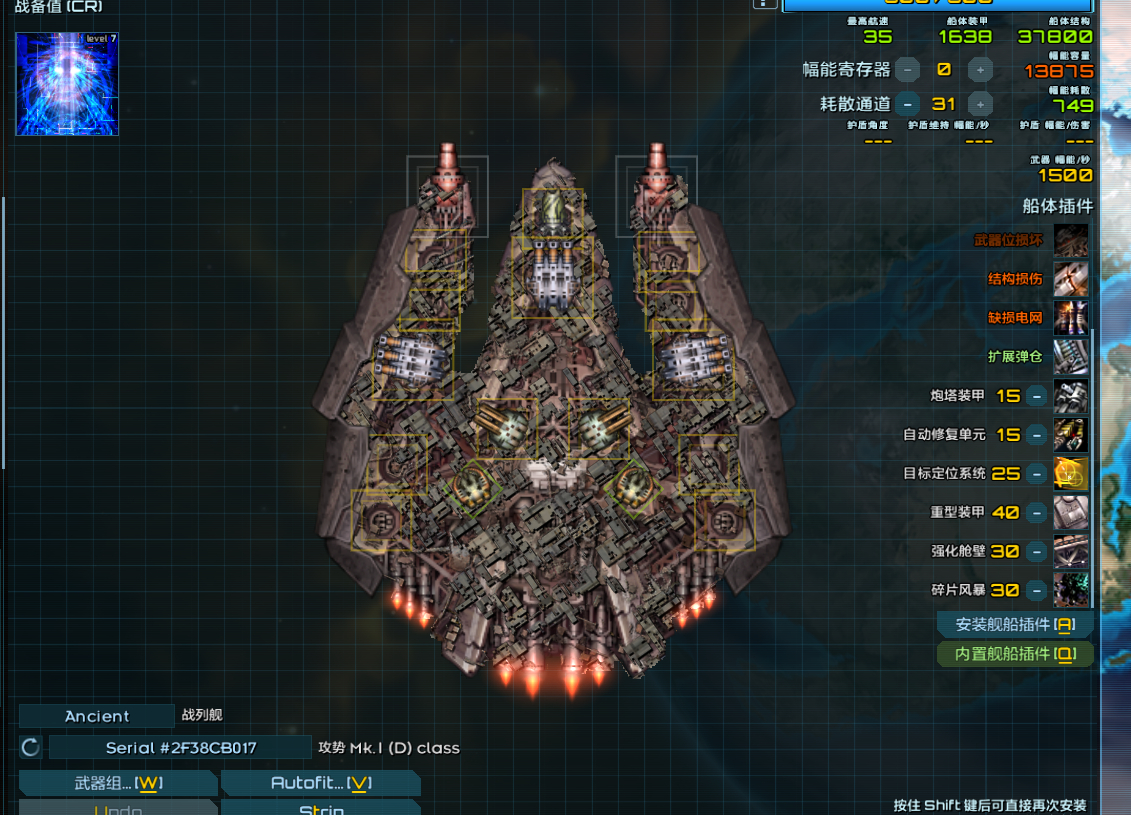
Task: Click the Serial #2F38CB017 ship name field
Action: tap(181, 747)
